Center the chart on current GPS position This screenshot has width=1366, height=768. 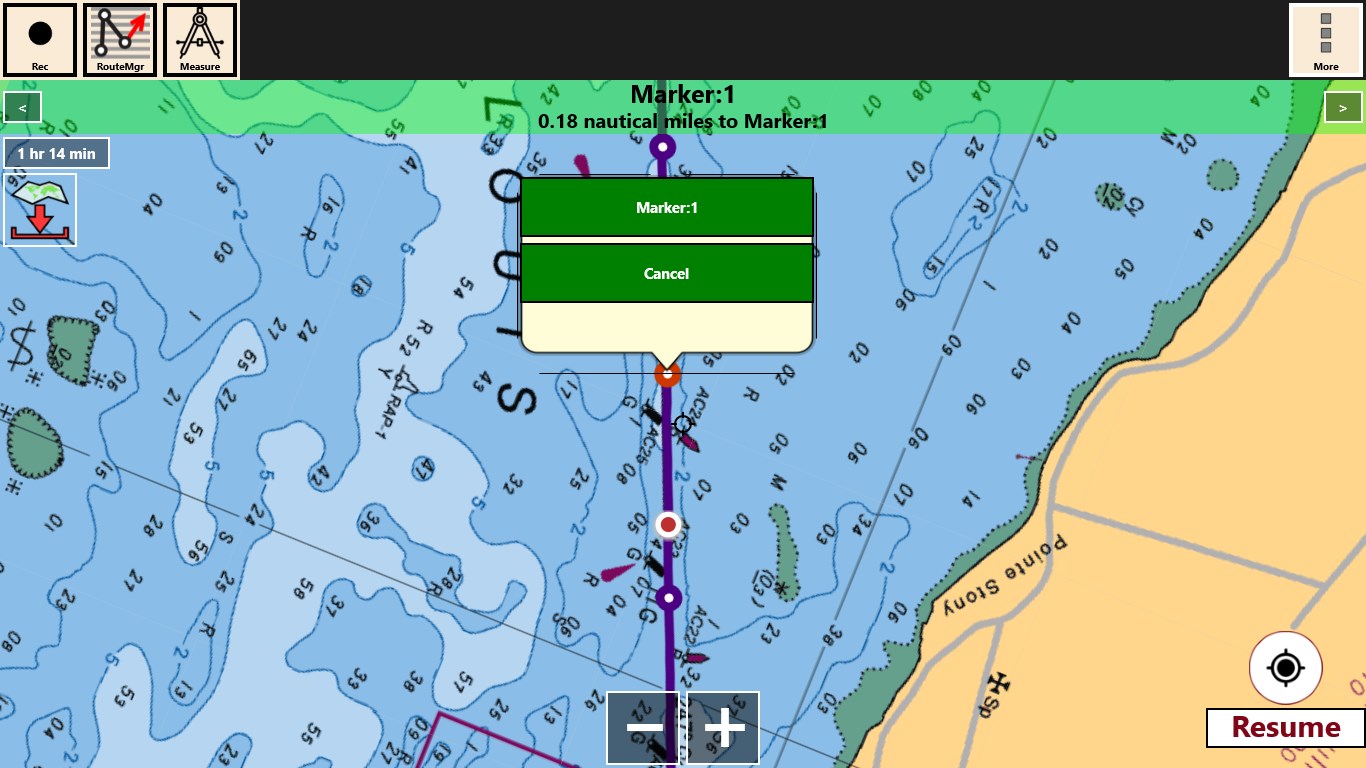click(x=1285, y=667)
